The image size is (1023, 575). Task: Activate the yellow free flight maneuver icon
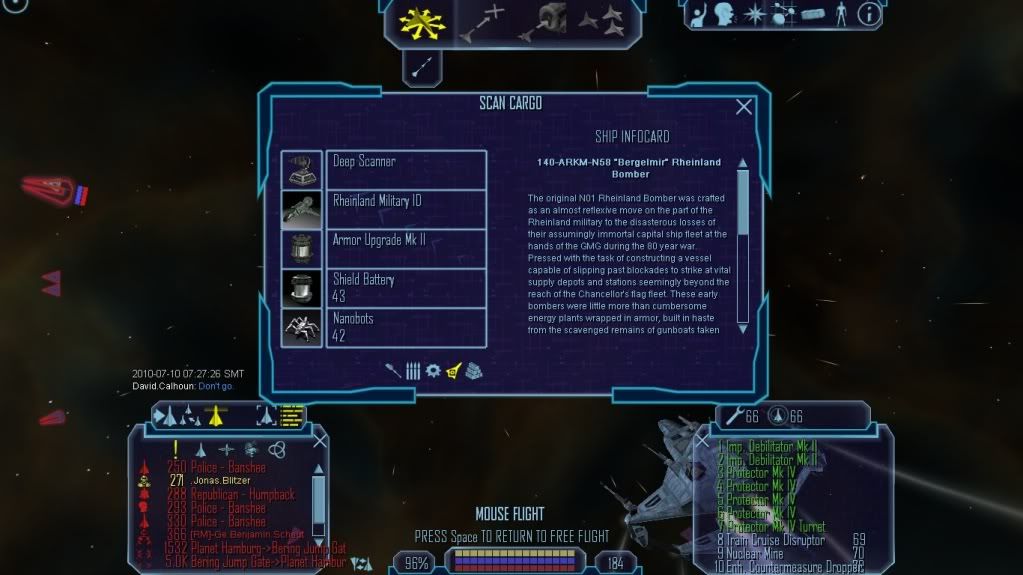point(422,21)
